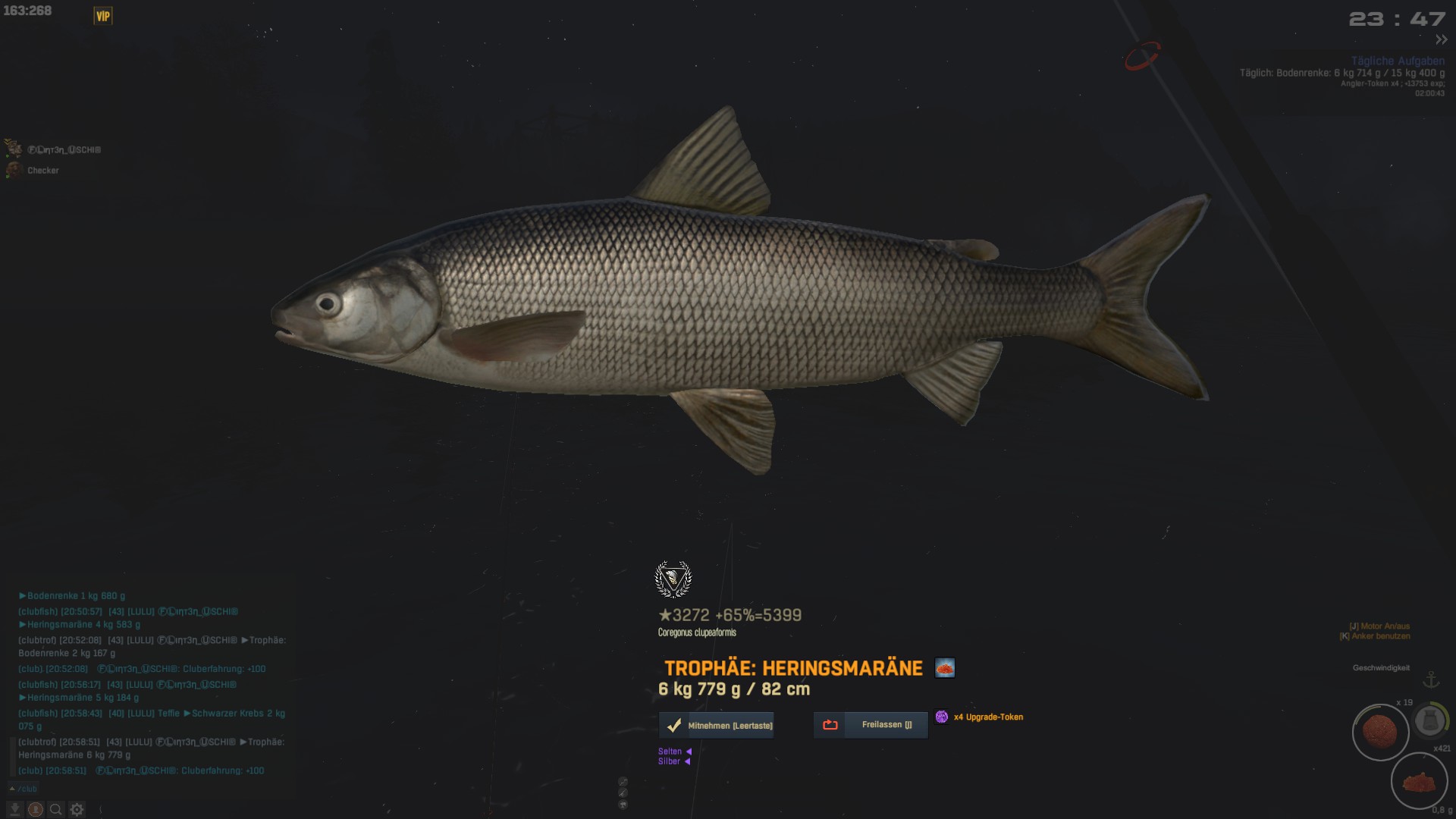Select the red caviar bait icon beside trophy name
The height and width of the screenshot is (819, 1456).
pyautogui.click(x=945, y=668)
